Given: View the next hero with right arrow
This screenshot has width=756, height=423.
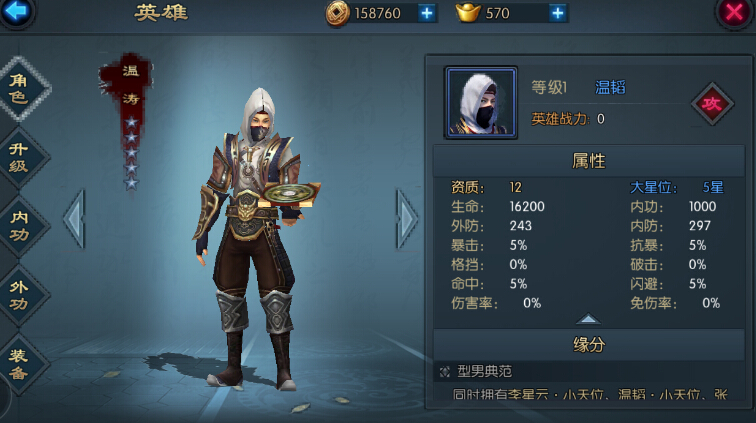Looking at the screenshot, I should [407, 217].
